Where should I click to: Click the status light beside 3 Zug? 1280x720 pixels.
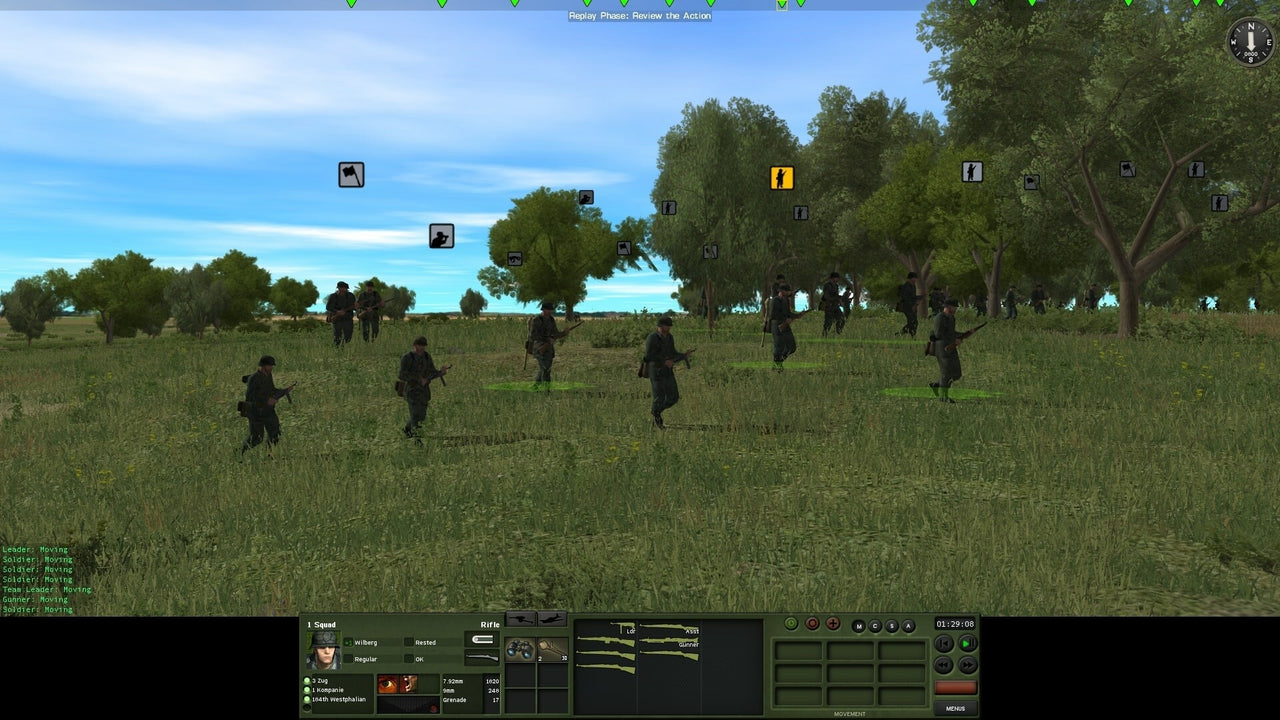click(306, 681)
